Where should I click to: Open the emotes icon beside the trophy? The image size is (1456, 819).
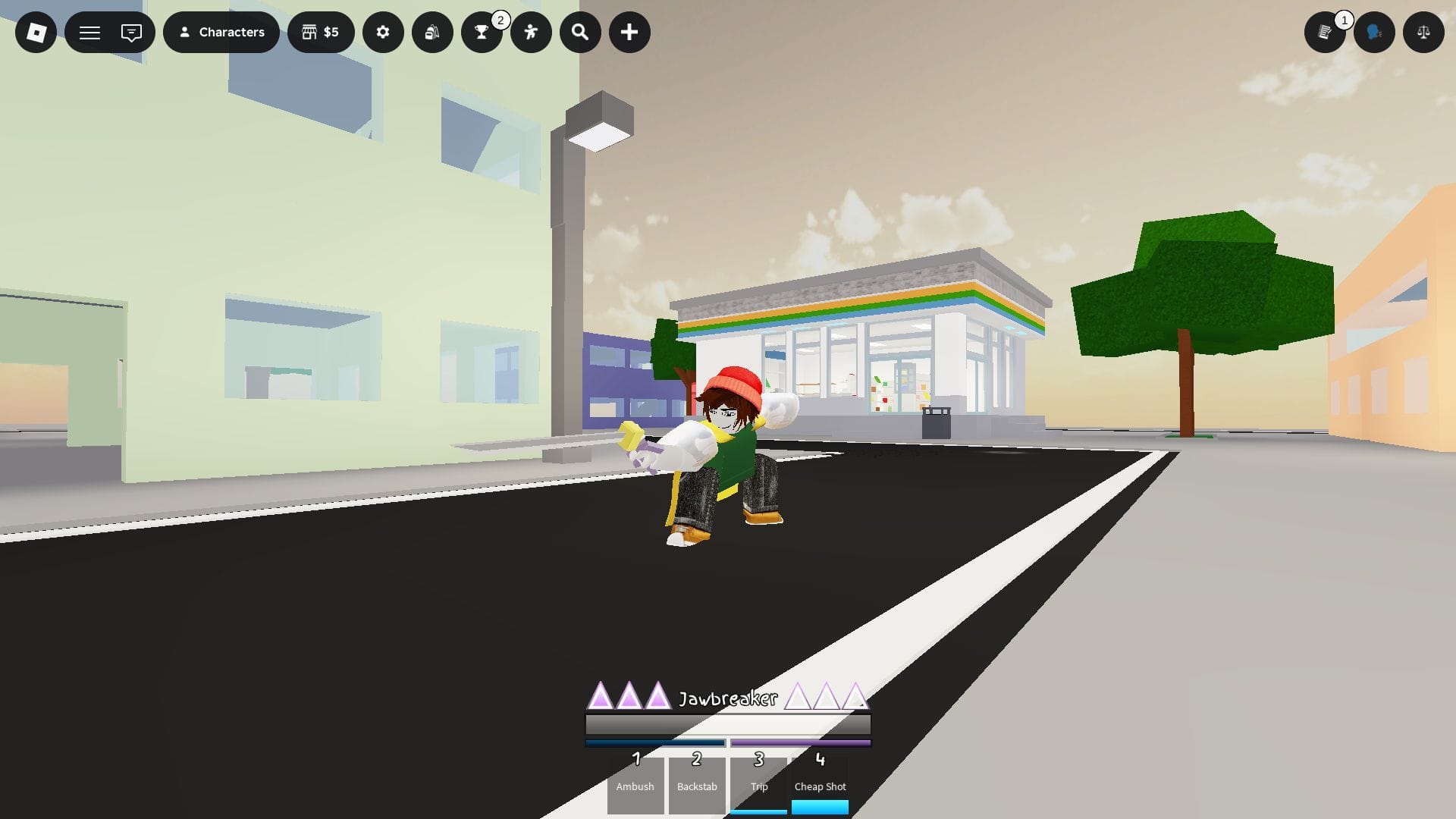[531, 32]
